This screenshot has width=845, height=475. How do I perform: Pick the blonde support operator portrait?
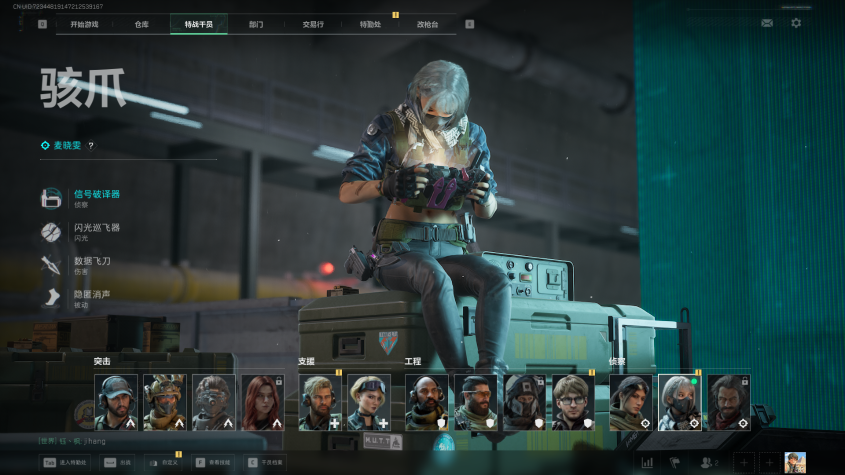(368, 402)
